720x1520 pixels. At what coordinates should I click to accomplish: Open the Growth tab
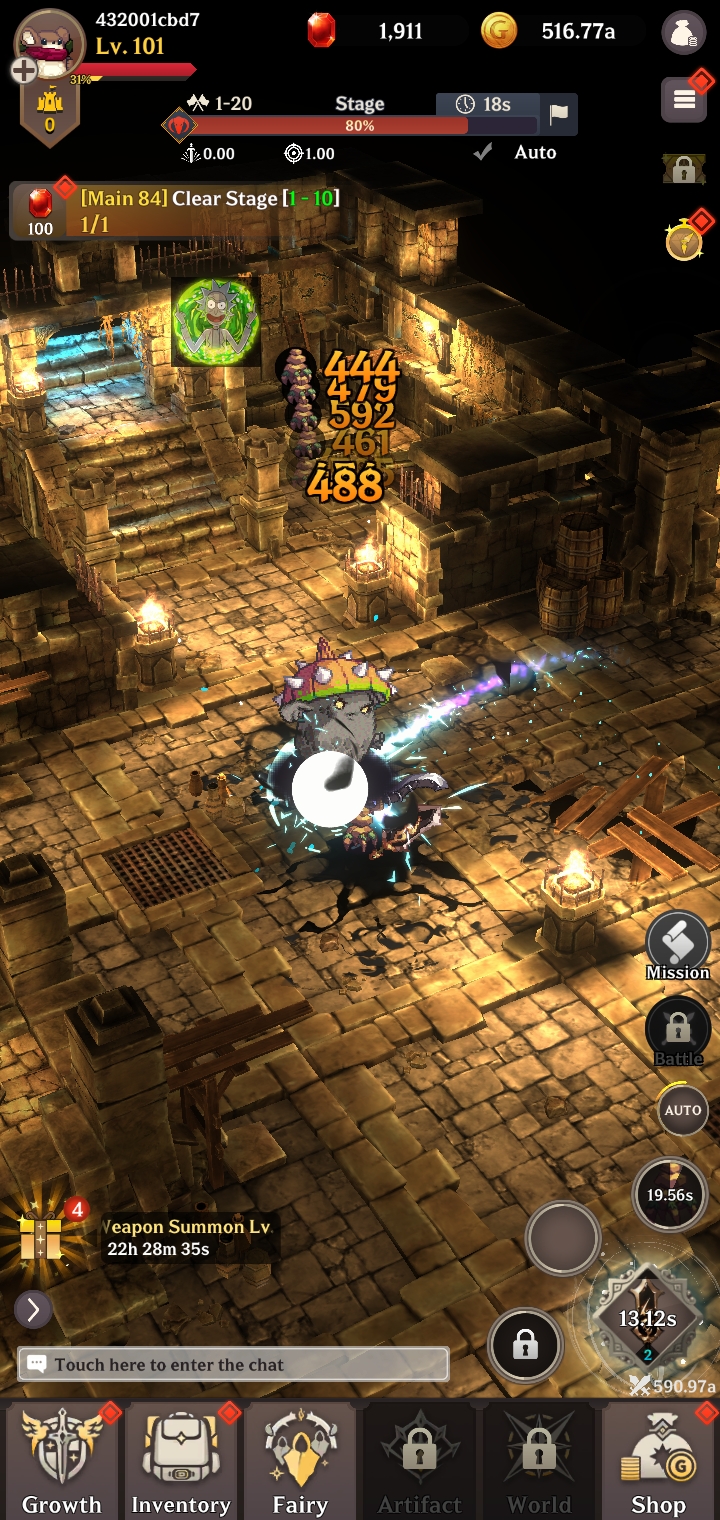tap(61, 1460)
